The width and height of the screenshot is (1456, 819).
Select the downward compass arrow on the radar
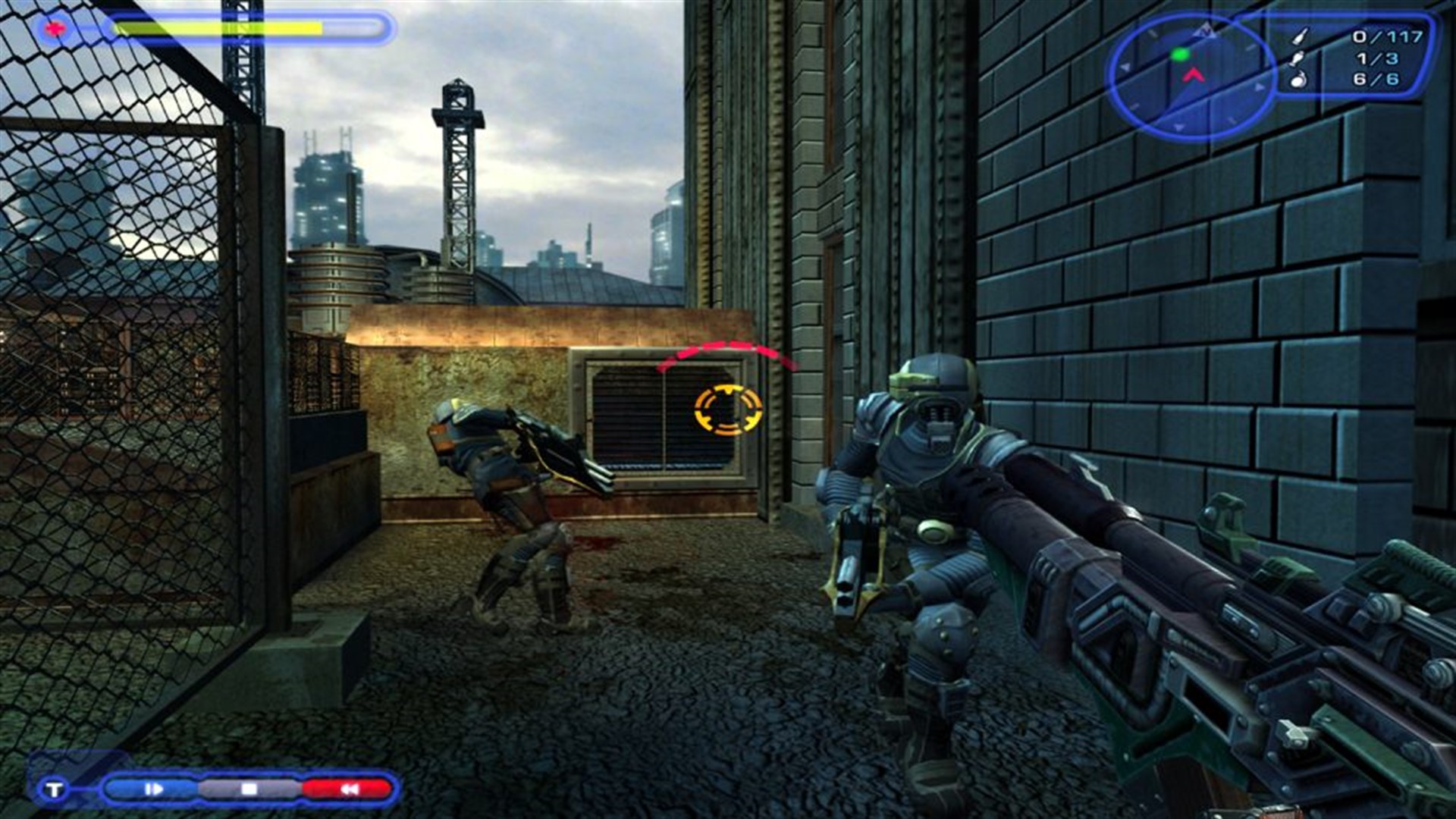coord(1177,127)
